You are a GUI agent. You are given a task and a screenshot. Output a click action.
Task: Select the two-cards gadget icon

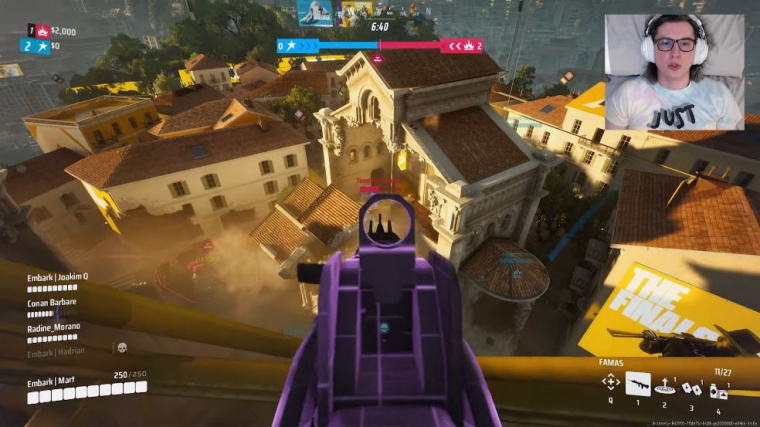(x=690, y=389)
